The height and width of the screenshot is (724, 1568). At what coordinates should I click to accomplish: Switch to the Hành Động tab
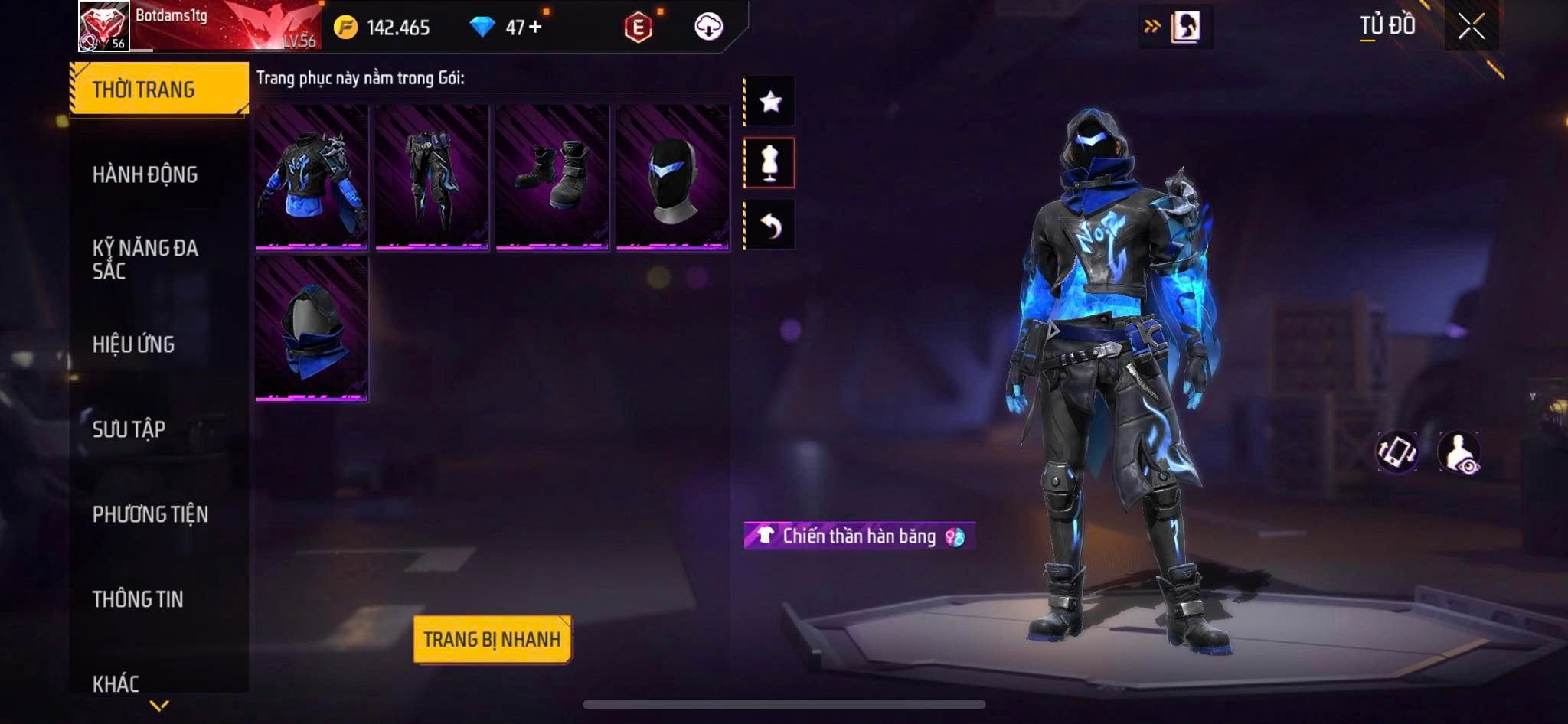pos(145,174)
